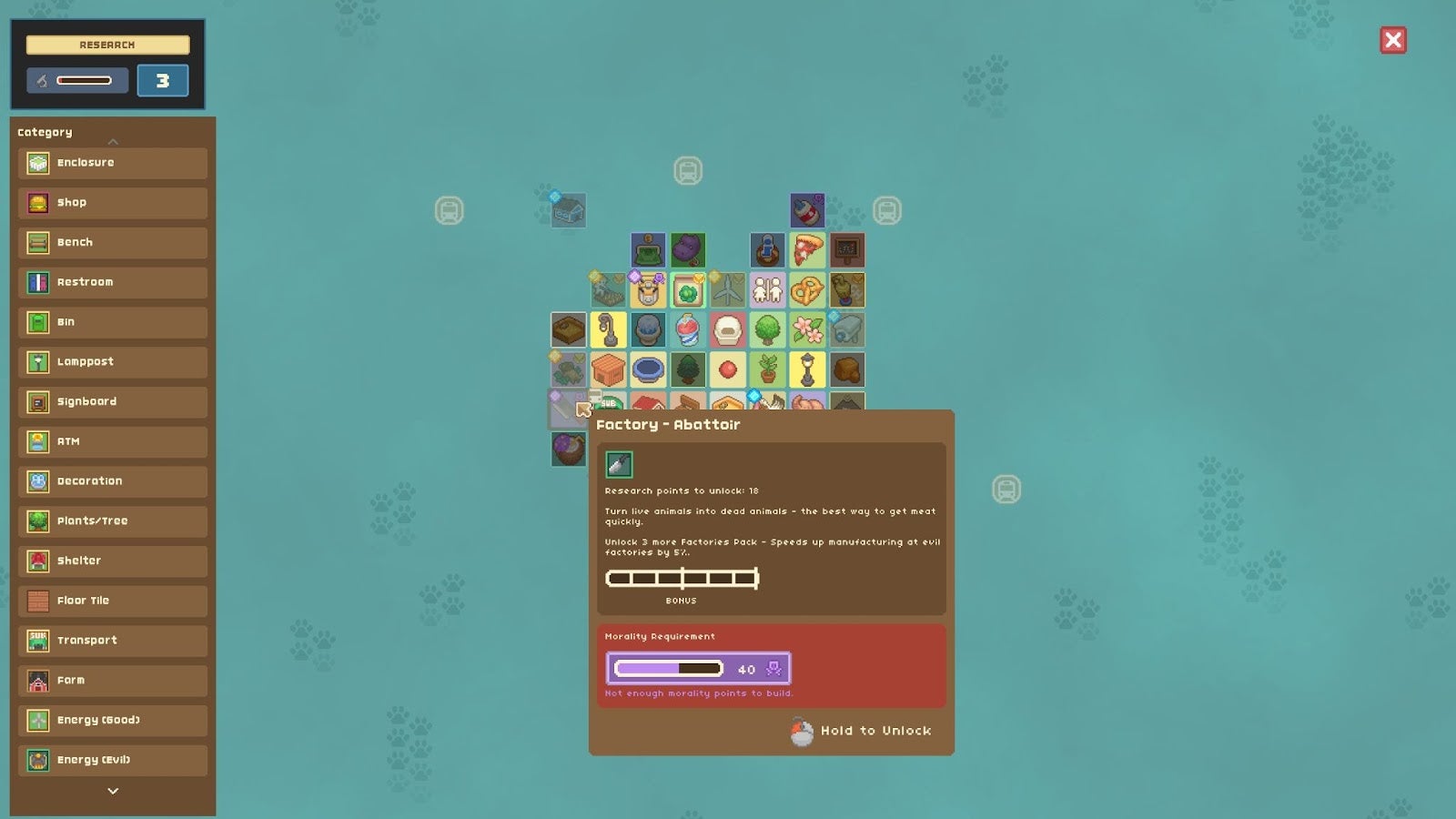
Task: Select the green coin purse research icon
Action: pos(648,250)
